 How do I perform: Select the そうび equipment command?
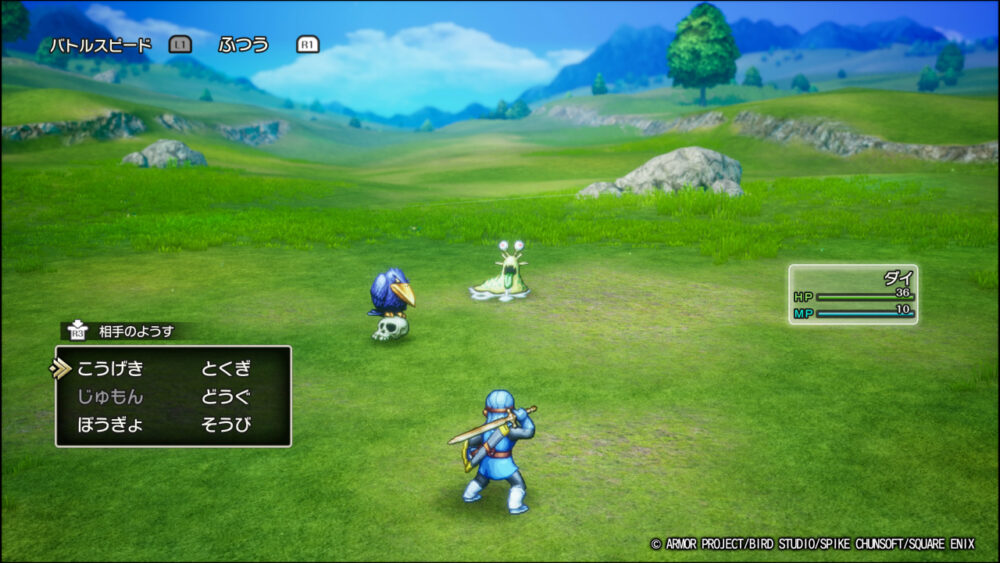pyautogui.click(x=225, y=424)
